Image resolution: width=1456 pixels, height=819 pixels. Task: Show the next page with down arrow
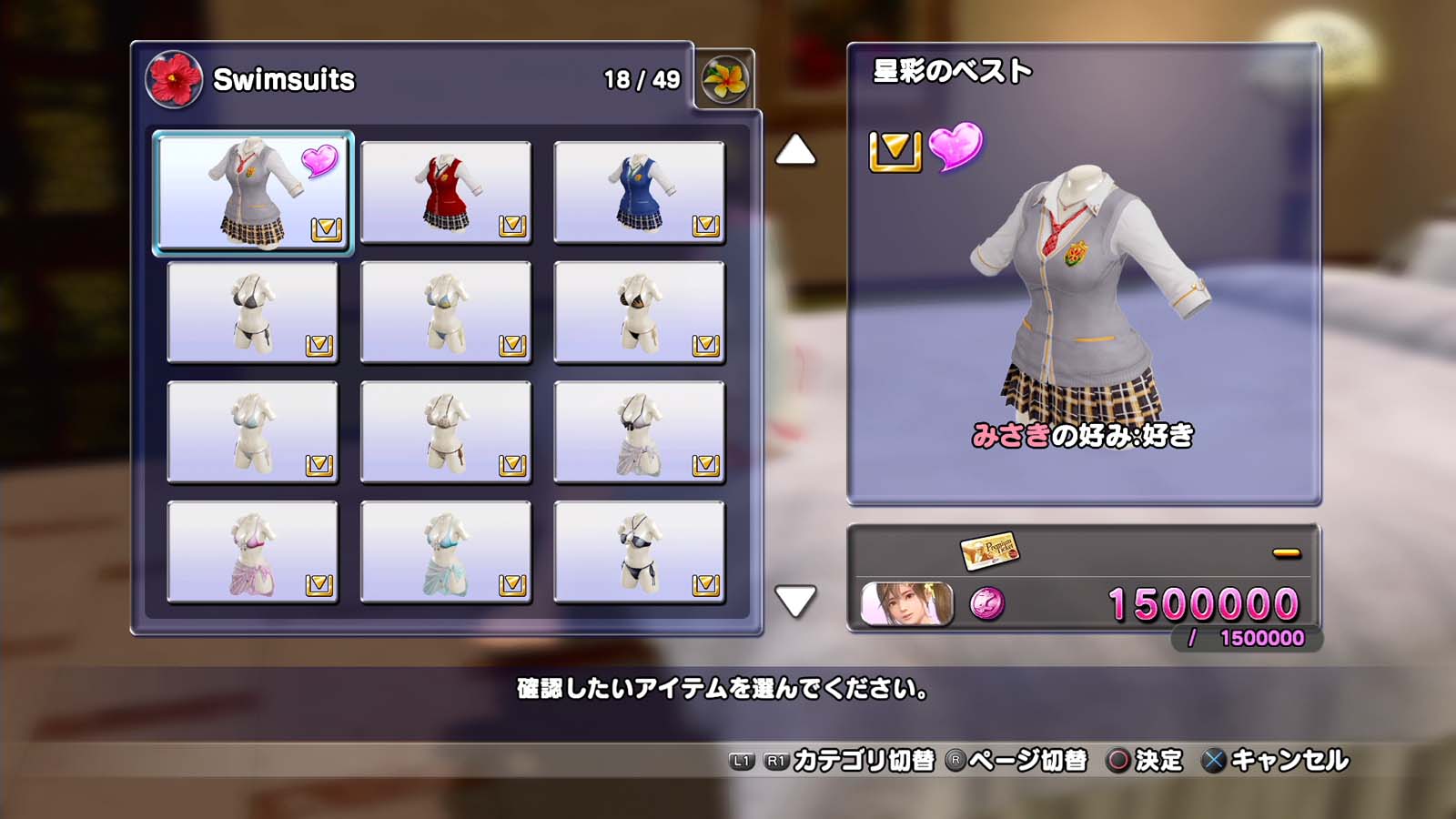click(x=795, y=601)
